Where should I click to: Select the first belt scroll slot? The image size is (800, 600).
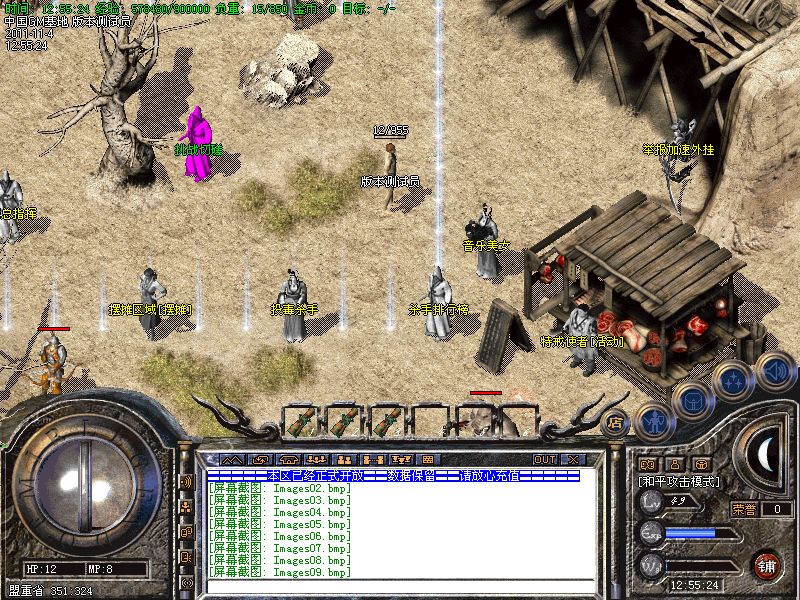300,420
